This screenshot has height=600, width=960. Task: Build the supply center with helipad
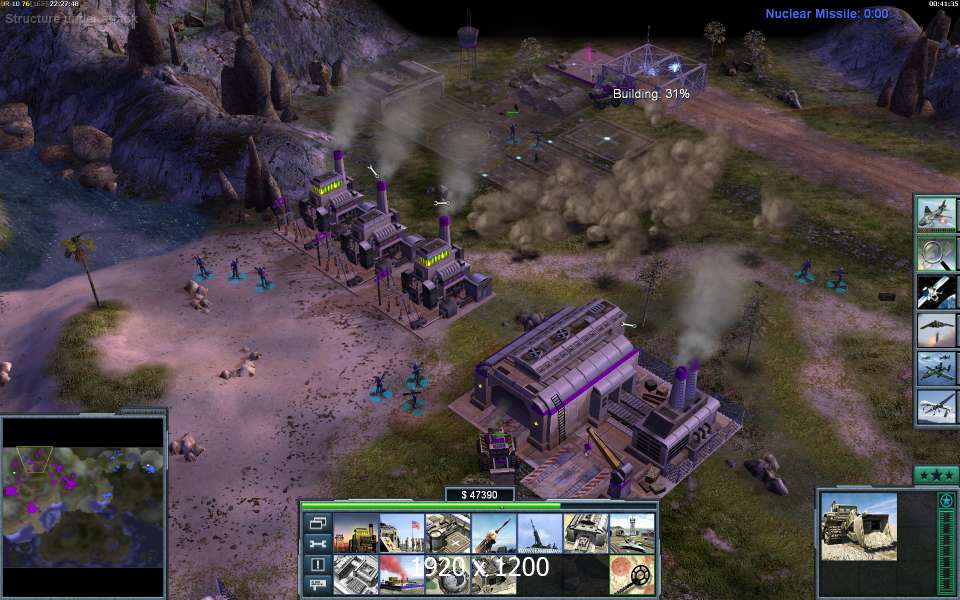point(447,533)
